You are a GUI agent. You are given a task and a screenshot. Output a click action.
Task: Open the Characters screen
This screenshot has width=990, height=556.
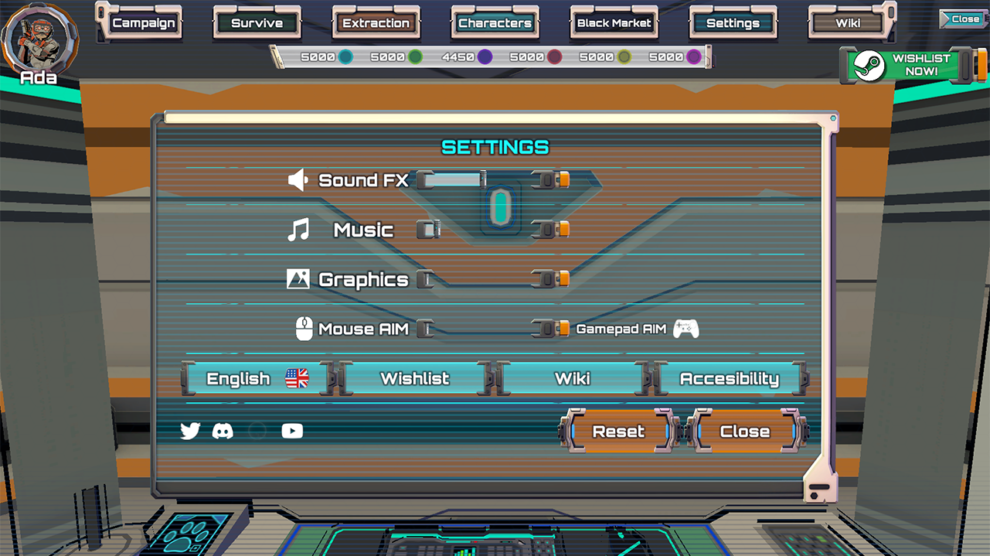tap(495, 23)
